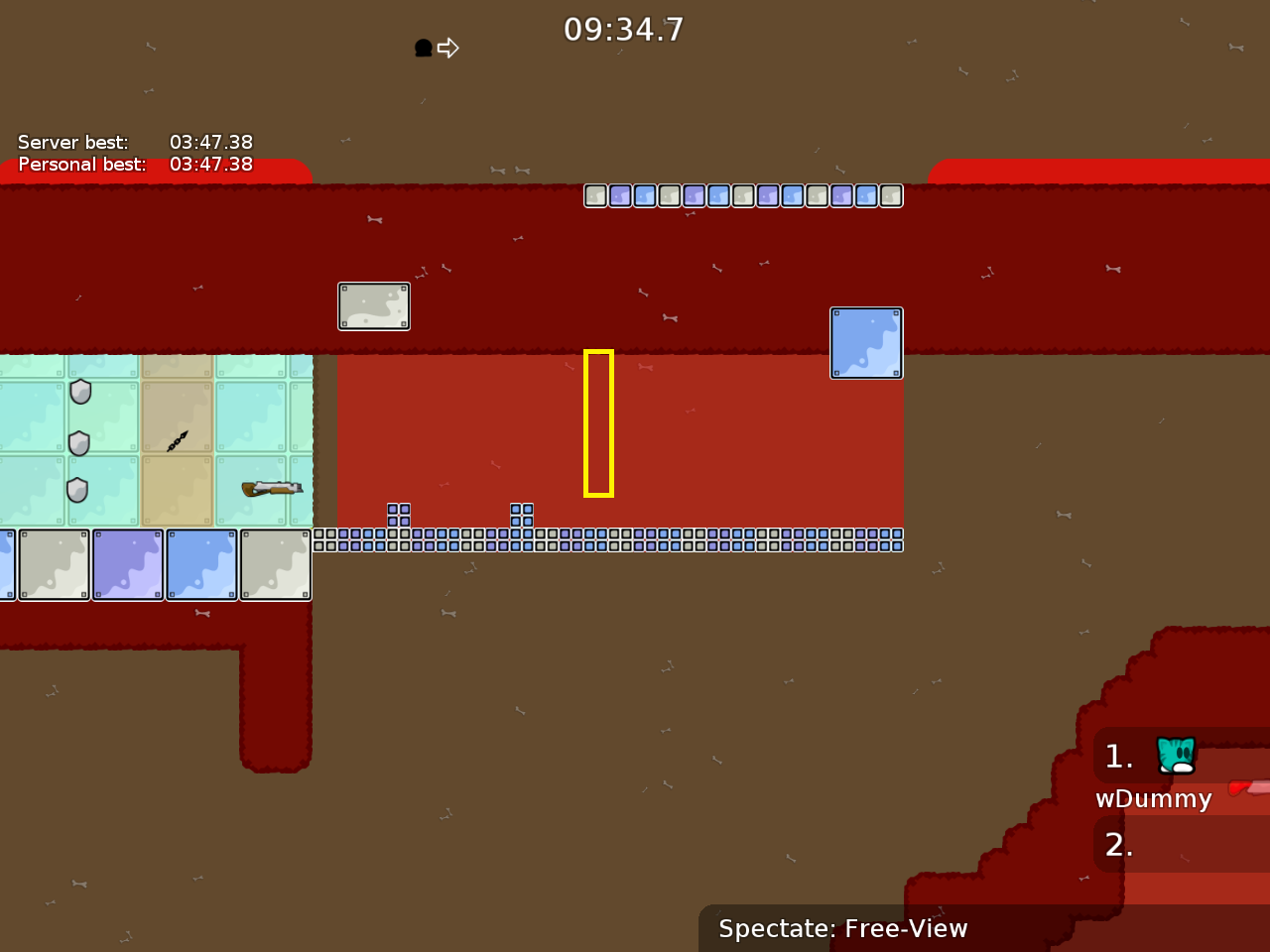Click the spectator tee silhouette near the timer
Image resolution: width=1270 pixels, height=952 pixels.
point(422,47)
